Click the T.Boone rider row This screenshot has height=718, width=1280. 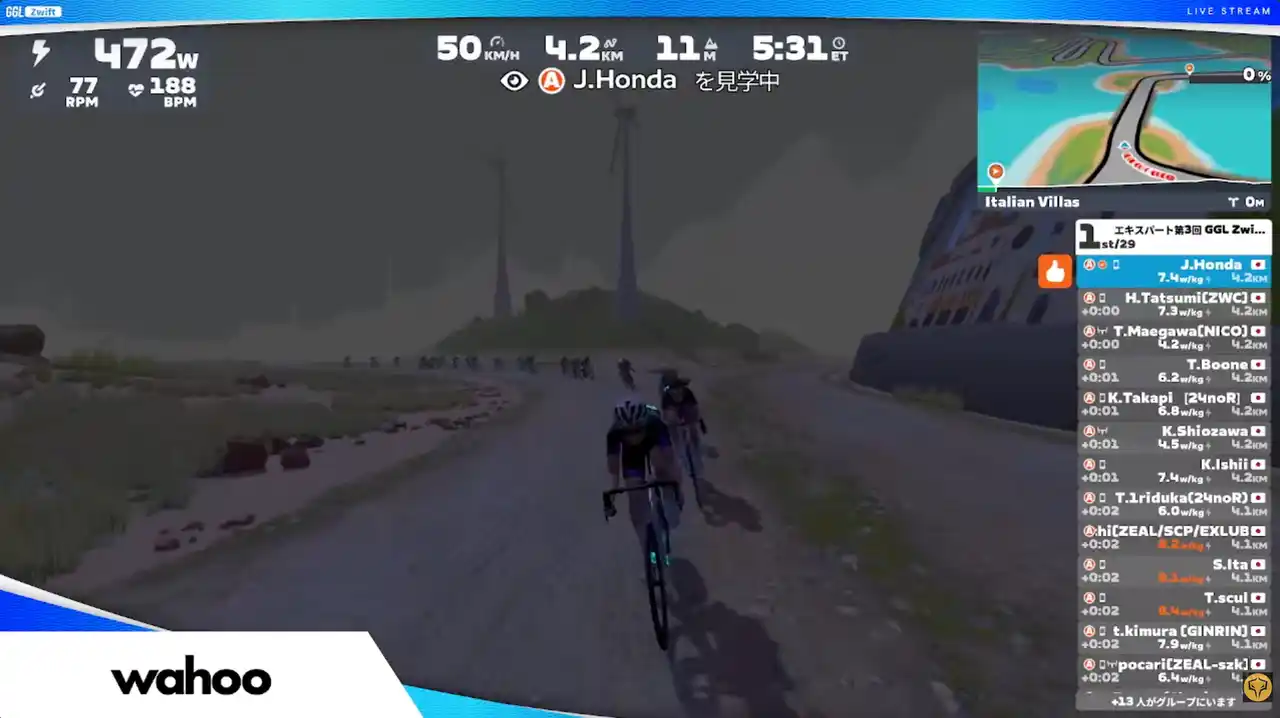(1174, 371)
